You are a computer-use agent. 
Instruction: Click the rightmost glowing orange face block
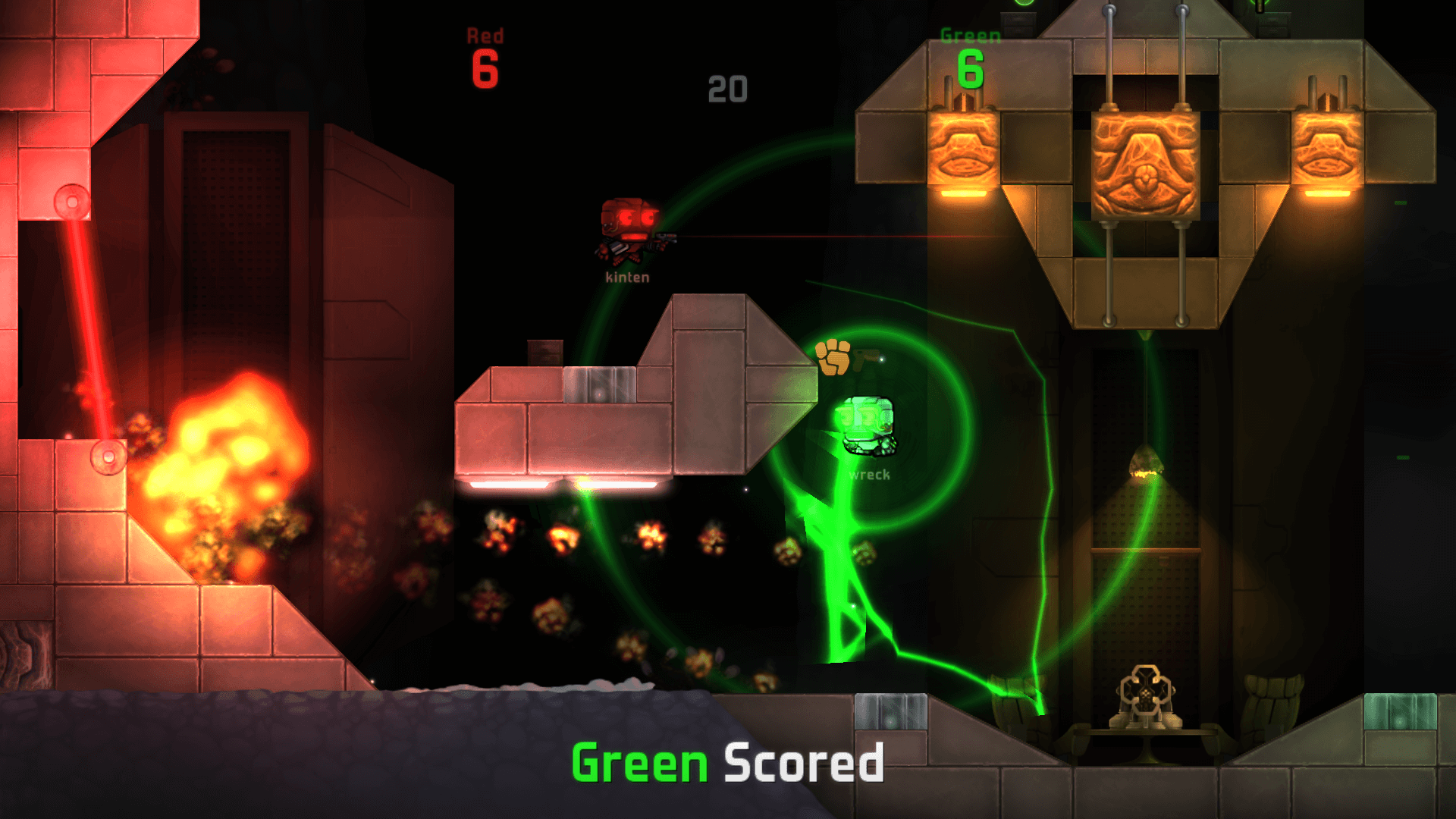(1327, 148)
